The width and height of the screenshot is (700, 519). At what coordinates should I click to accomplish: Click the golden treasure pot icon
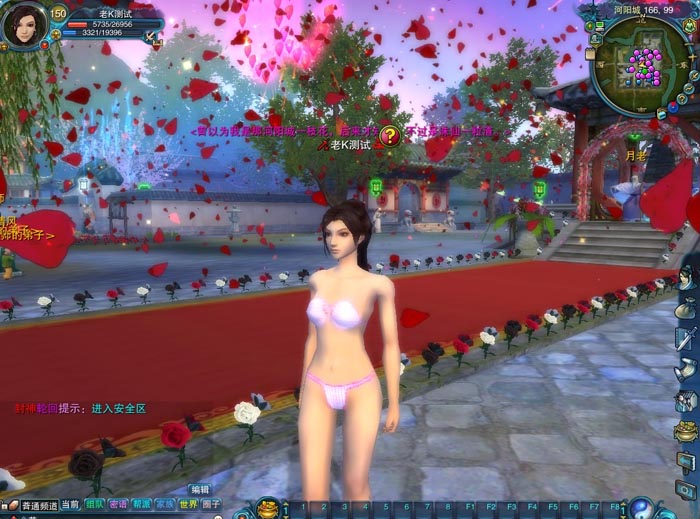pyautogui.click(x=269, y=507)
